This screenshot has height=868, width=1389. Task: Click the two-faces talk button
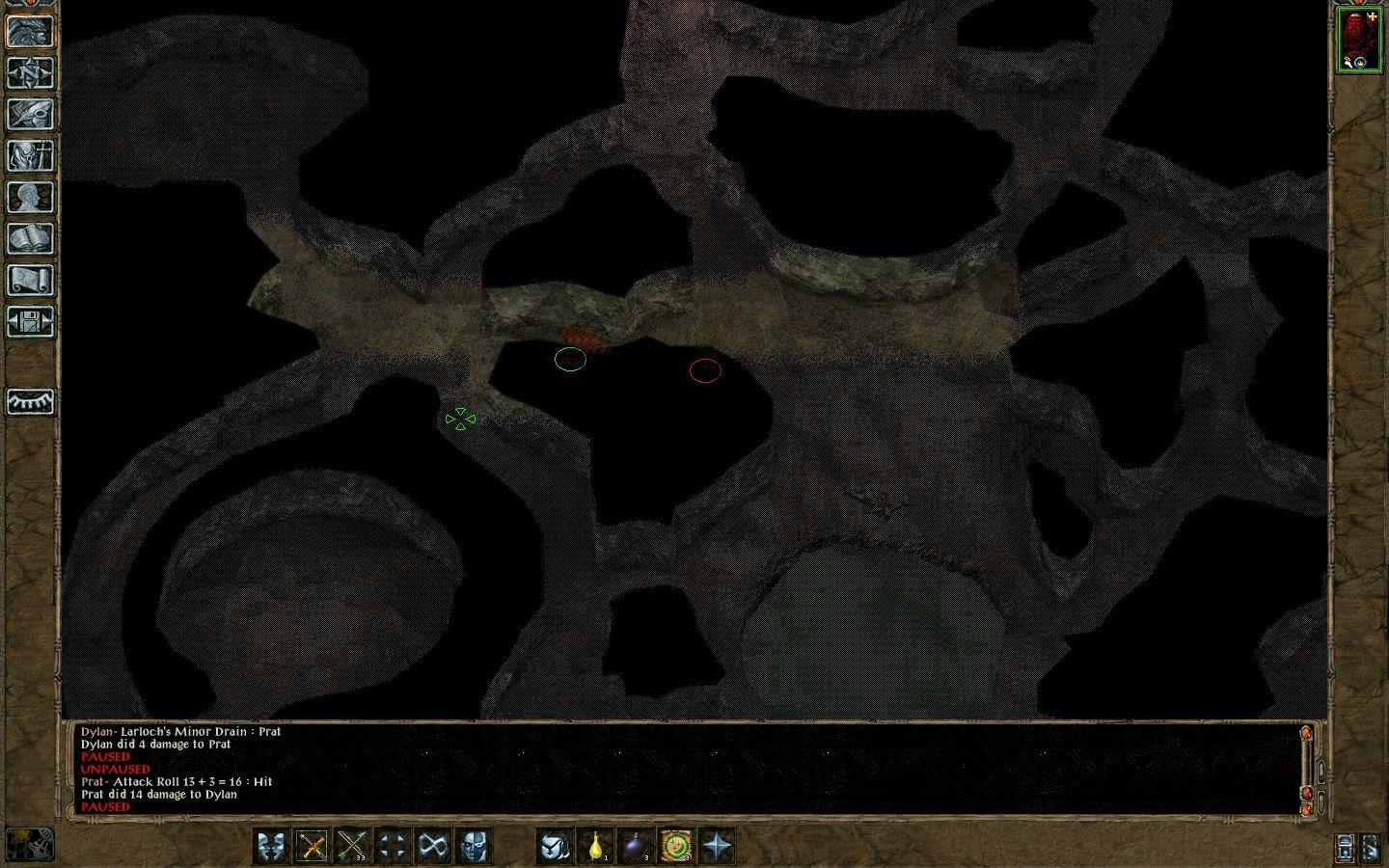pos(272,847)
